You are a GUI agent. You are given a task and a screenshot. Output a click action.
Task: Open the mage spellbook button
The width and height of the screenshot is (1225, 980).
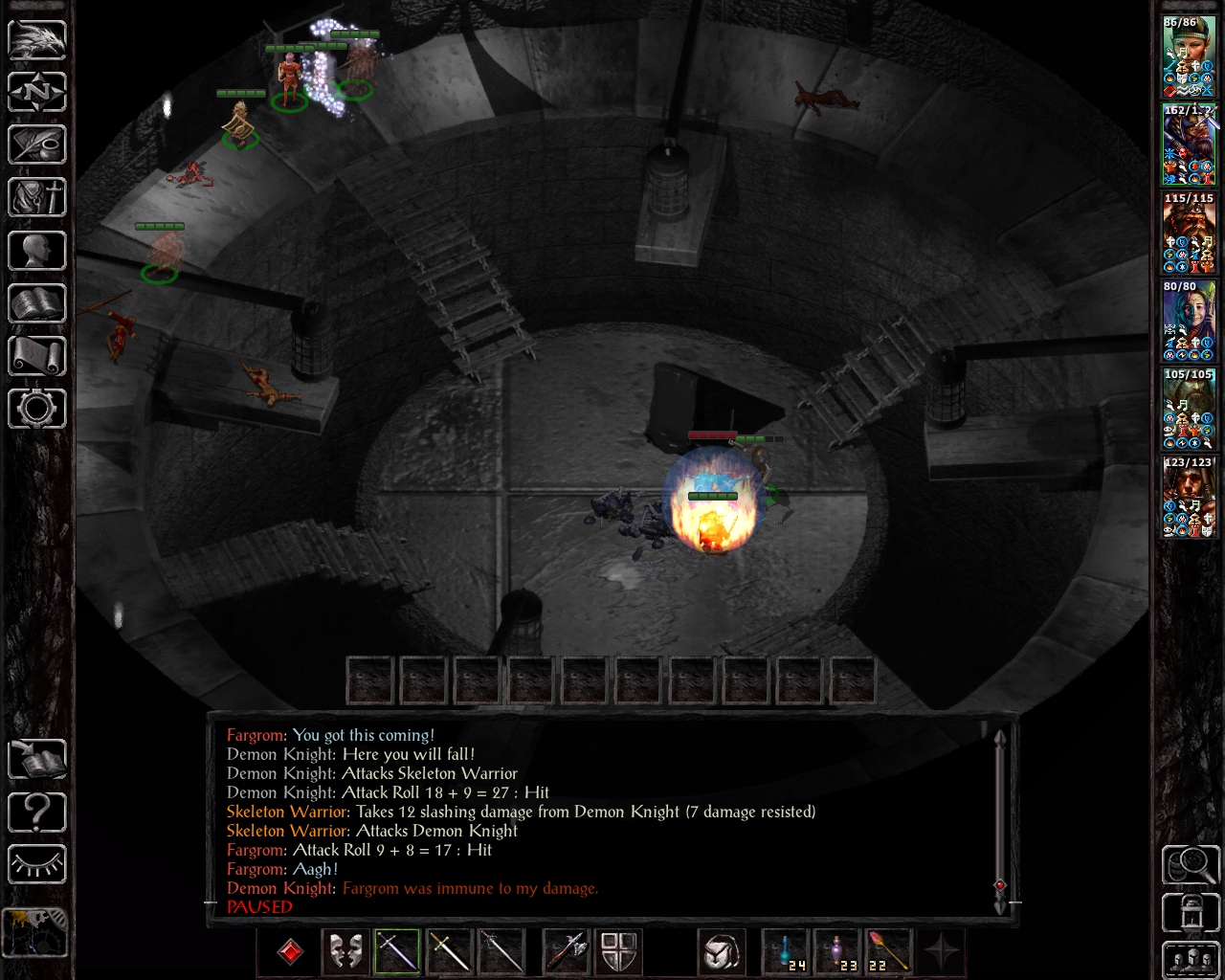pos(37,303)
